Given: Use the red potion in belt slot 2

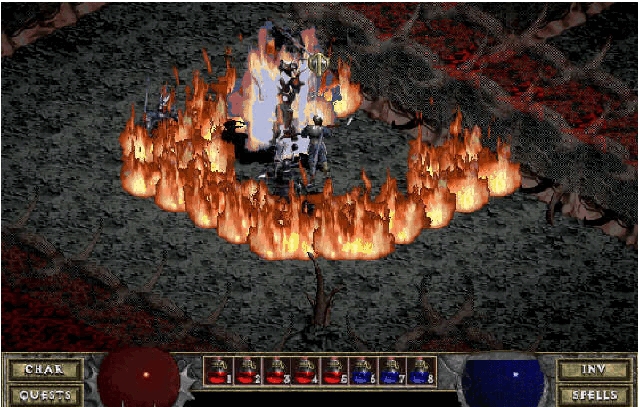Looking at the screenshot, I should tap(248, 371).
